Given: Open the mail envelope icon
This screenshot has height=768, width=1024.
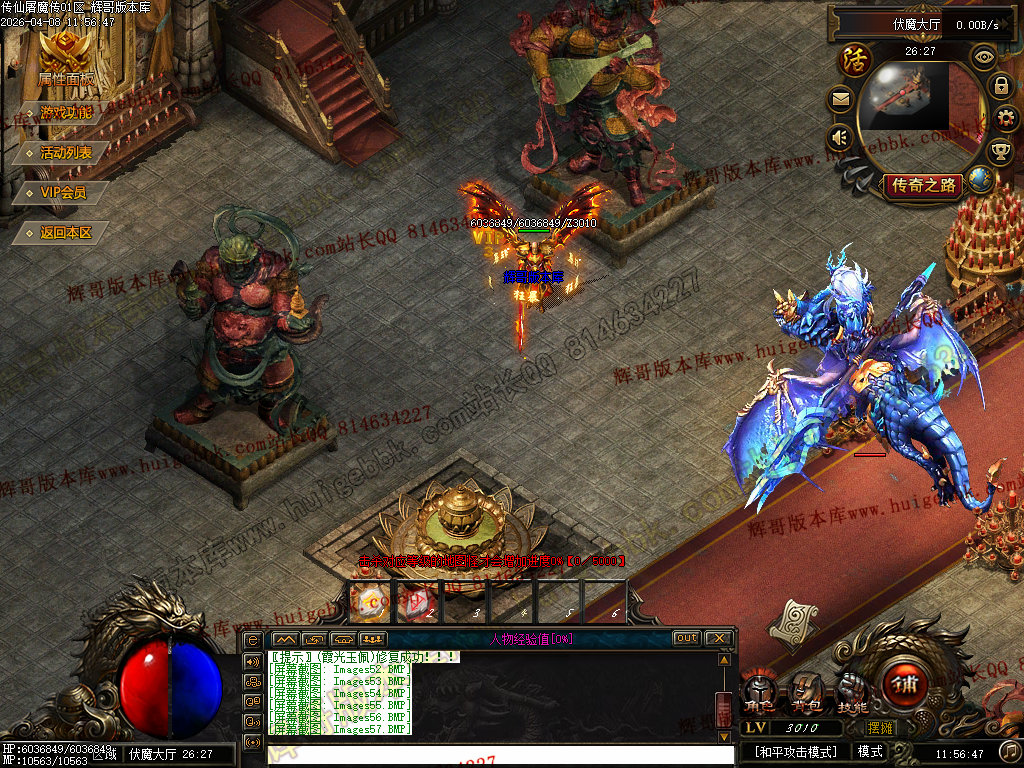Looking at the screenshot, I should (x=840, y=99).
